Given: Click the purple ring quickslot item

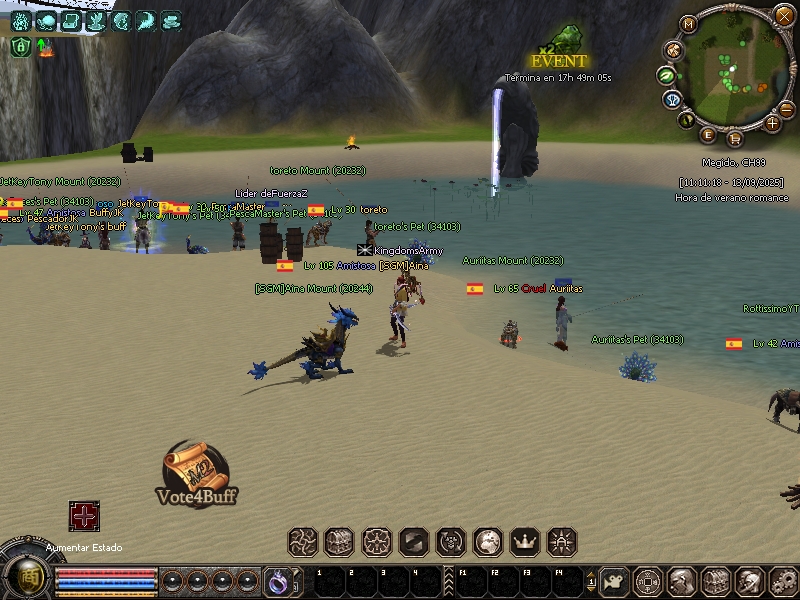Looking at the screenshot, I should [277, 579].
